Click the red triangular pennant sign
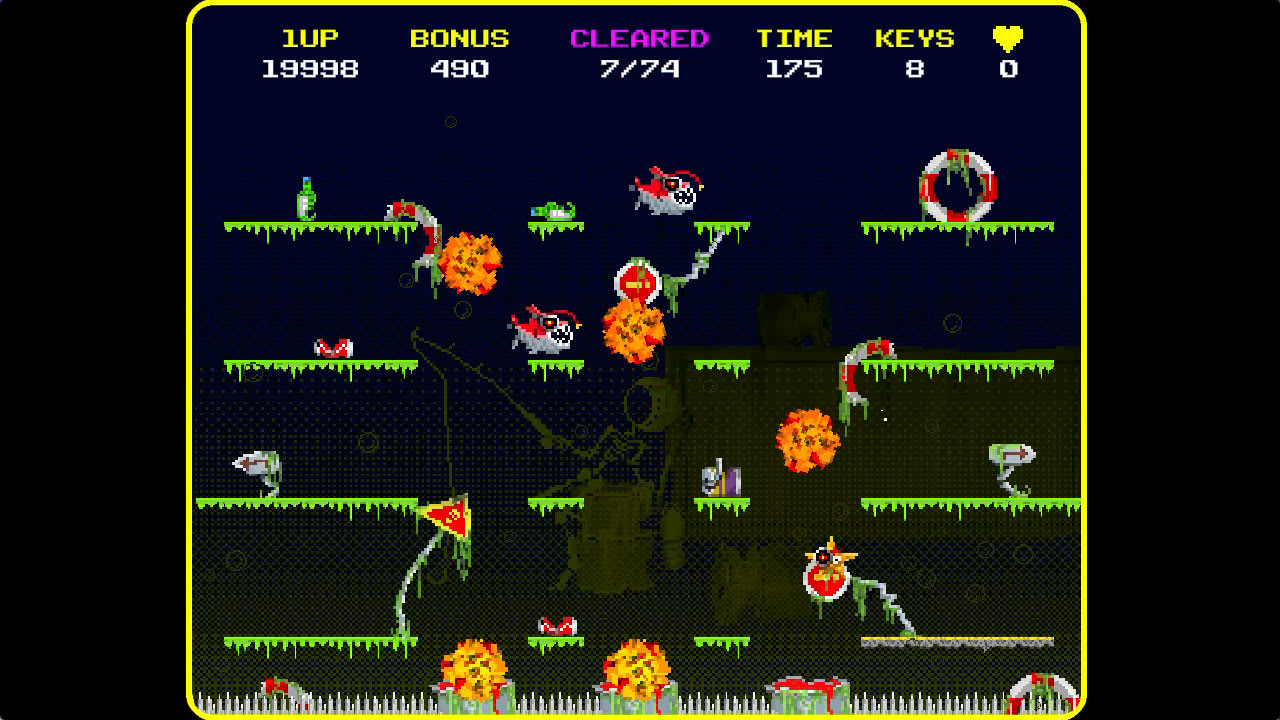The image size is (1280, 720). click(x=449, y=516)
